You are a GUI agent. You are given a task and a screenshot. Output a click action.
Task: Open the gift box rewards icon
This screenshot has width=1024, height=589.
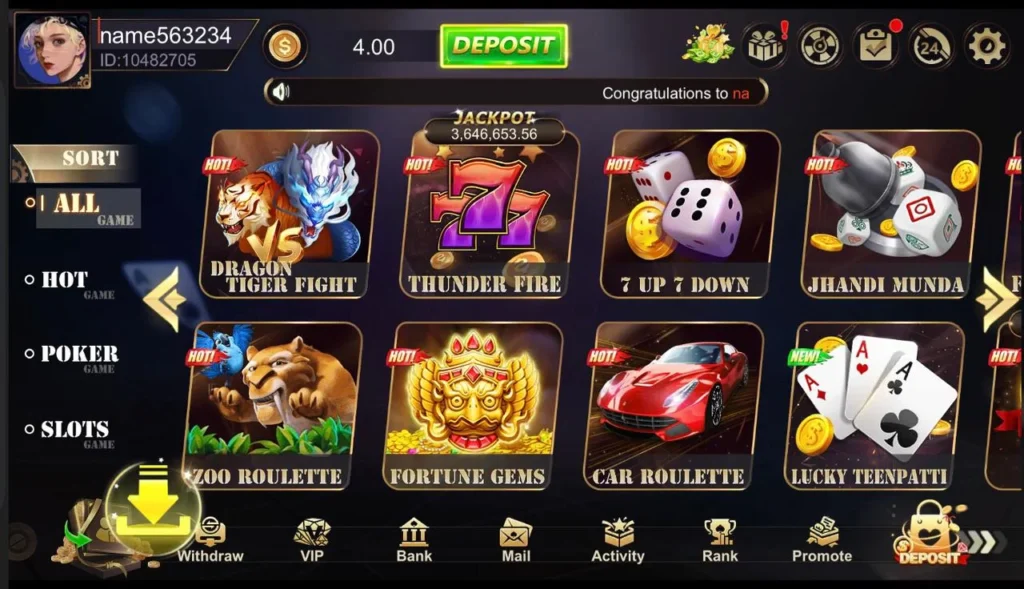pos(765,46)
